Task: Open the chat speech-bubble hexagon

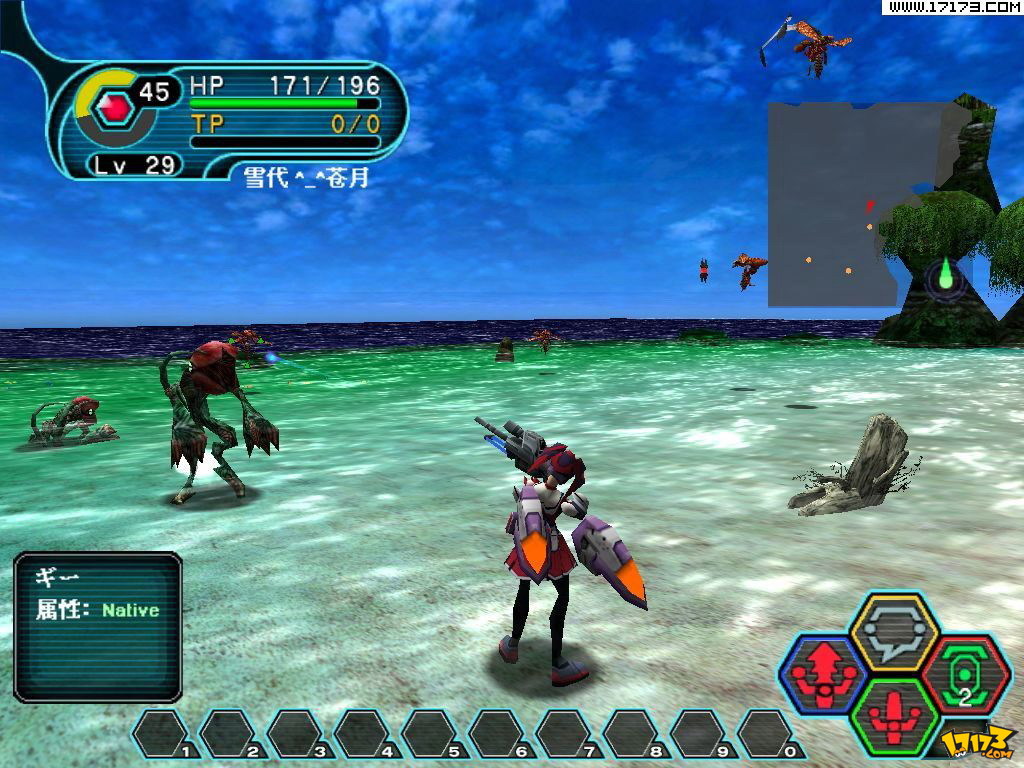Action: point(893,631)
